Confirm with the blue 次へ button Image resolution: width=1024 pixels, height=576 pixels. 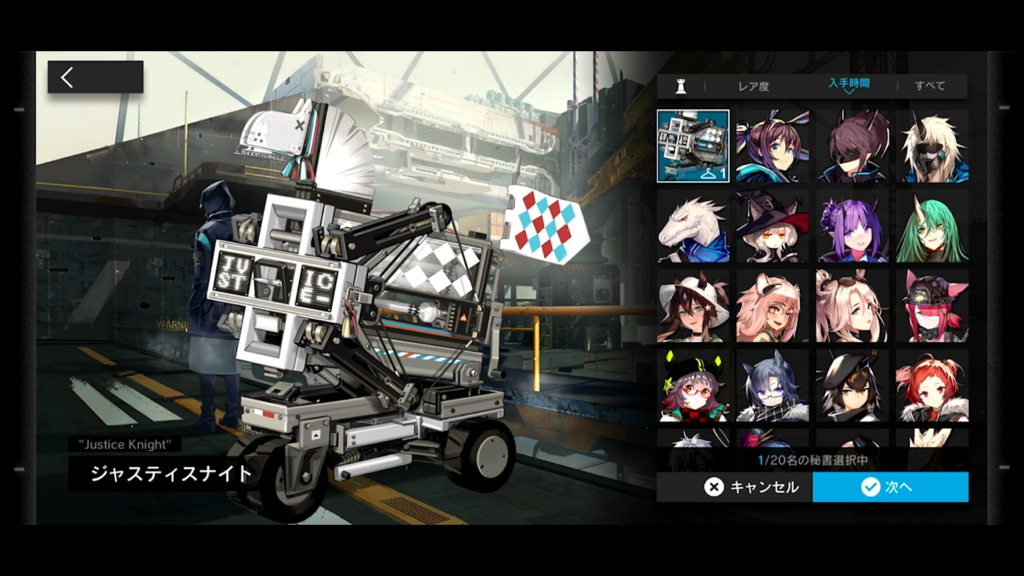[x=890, y=487]
